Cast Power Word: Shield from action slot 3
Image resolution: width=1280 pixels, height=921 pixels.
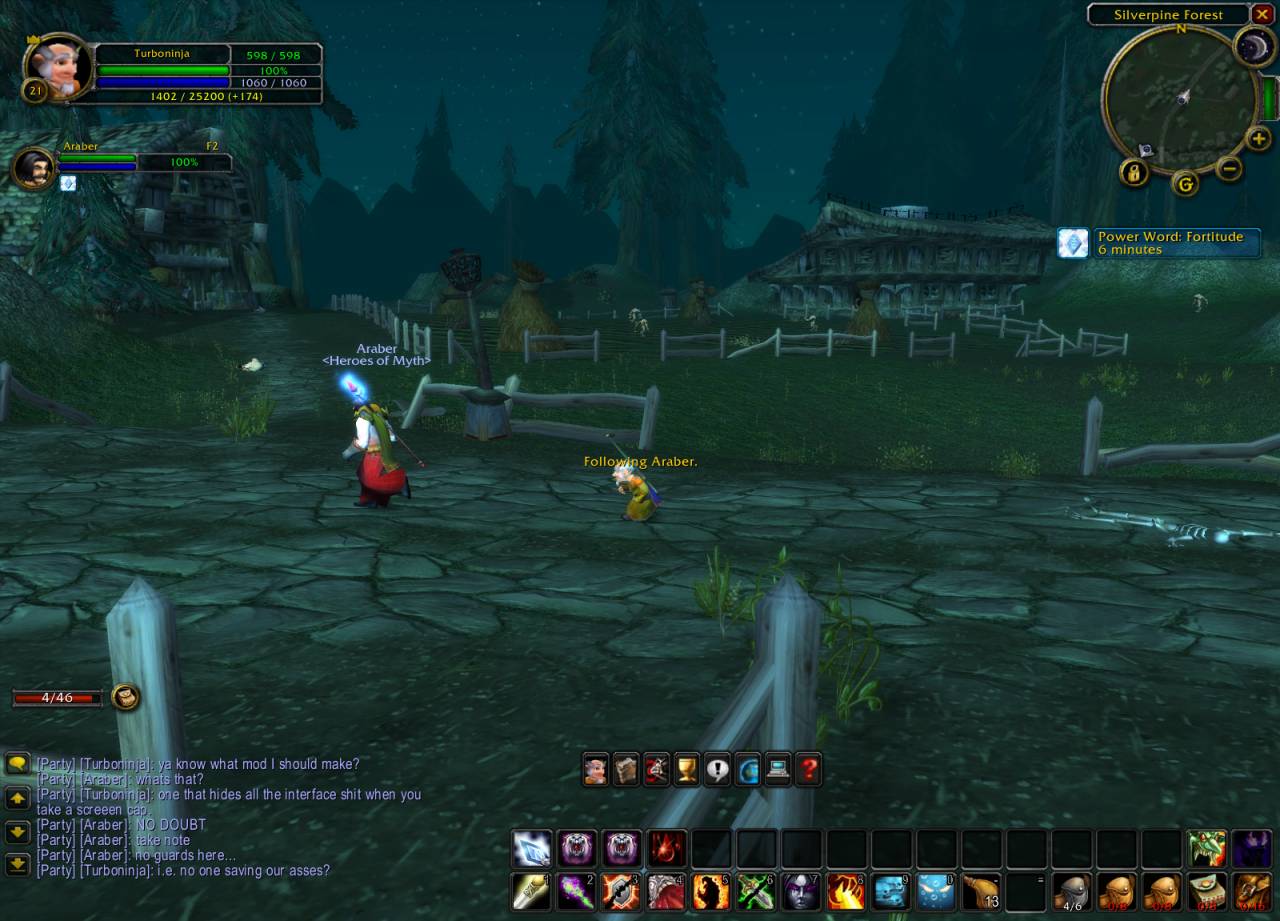(x=620, y=892)
